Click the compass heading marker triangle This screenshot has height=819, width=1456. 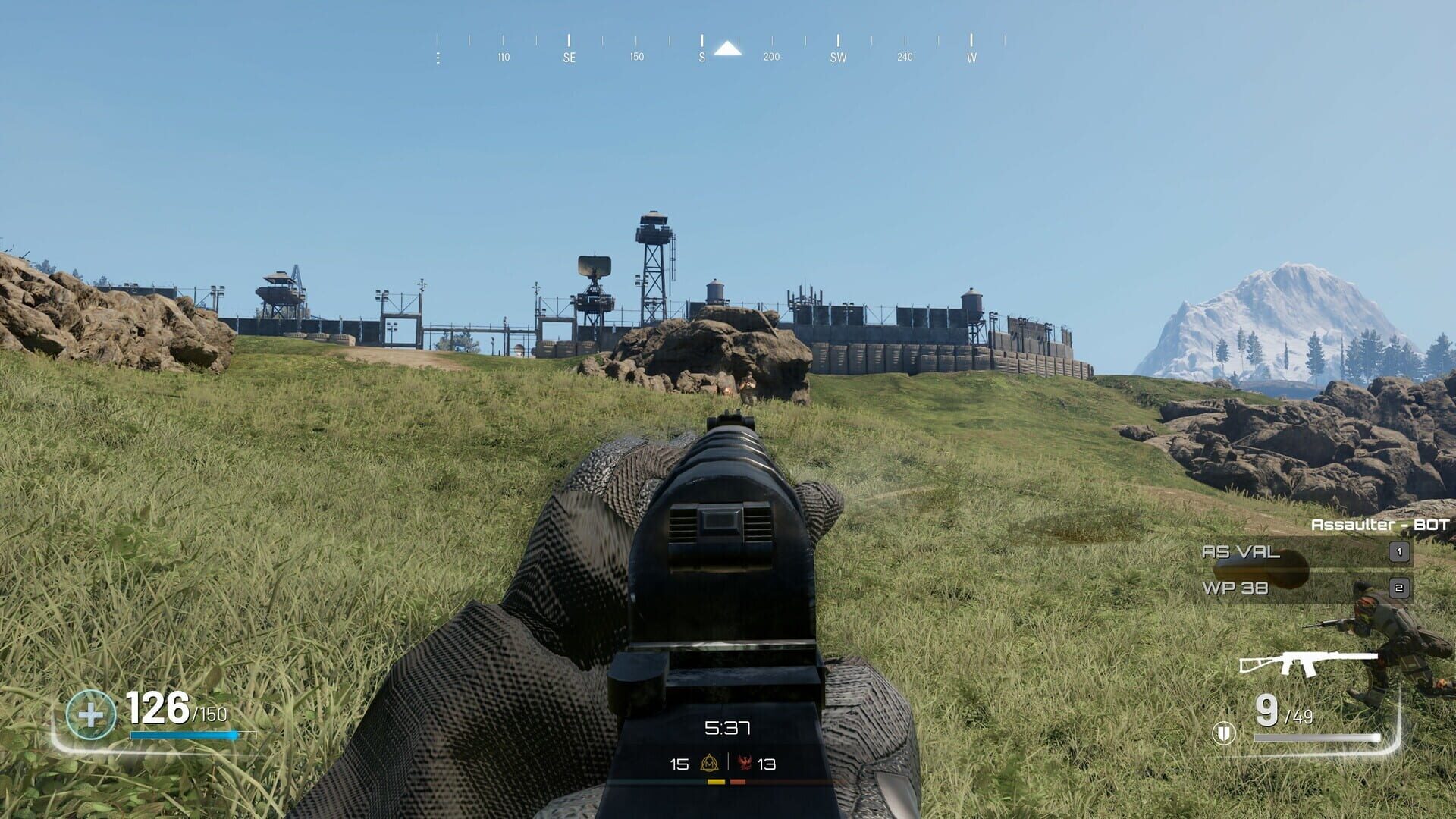[727, 50]
